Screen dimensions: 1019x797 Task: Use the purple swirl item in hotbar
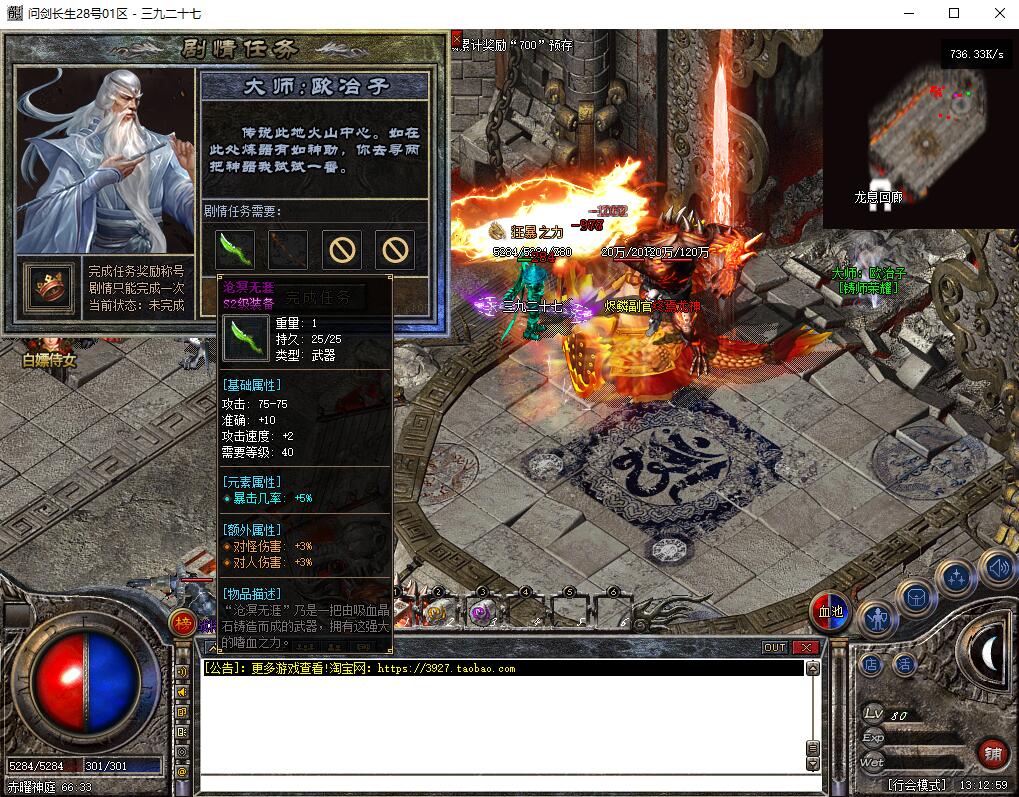pyautogui.click(x=481, y=611)
